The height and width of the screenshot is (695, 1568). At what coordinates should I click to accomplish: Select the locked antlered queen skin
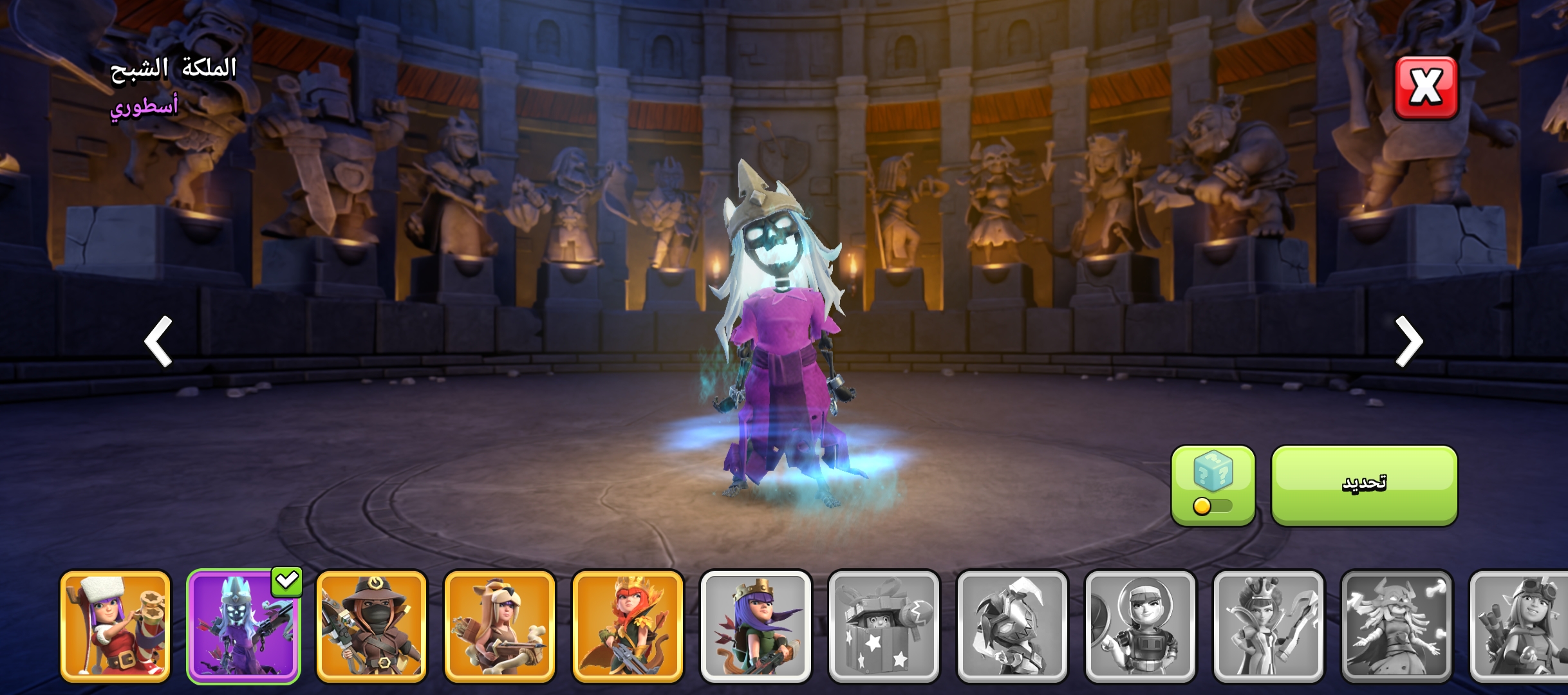(1396, 626)
